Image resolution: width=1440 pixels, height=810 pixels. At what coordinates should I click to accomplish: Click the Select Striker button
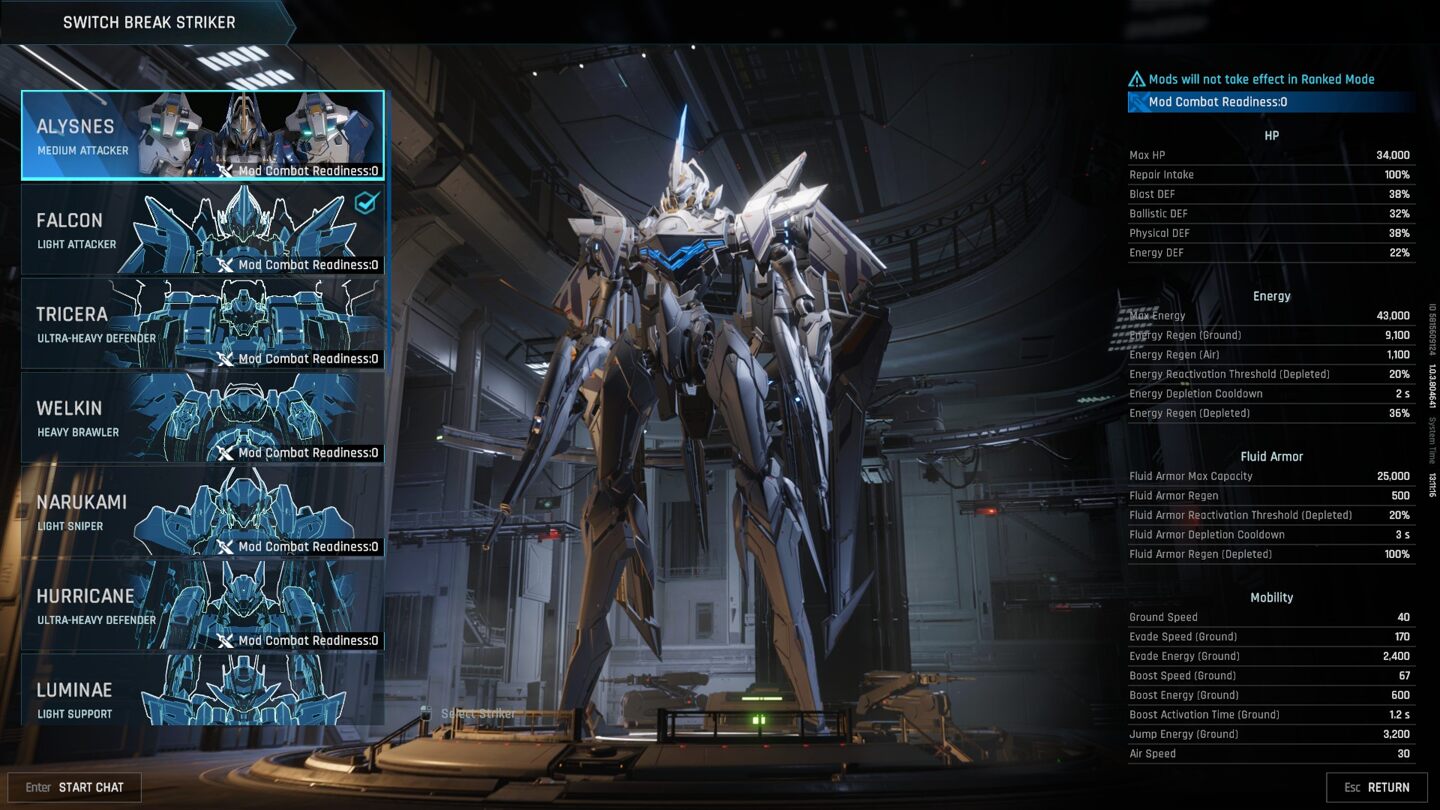[470, 714]
